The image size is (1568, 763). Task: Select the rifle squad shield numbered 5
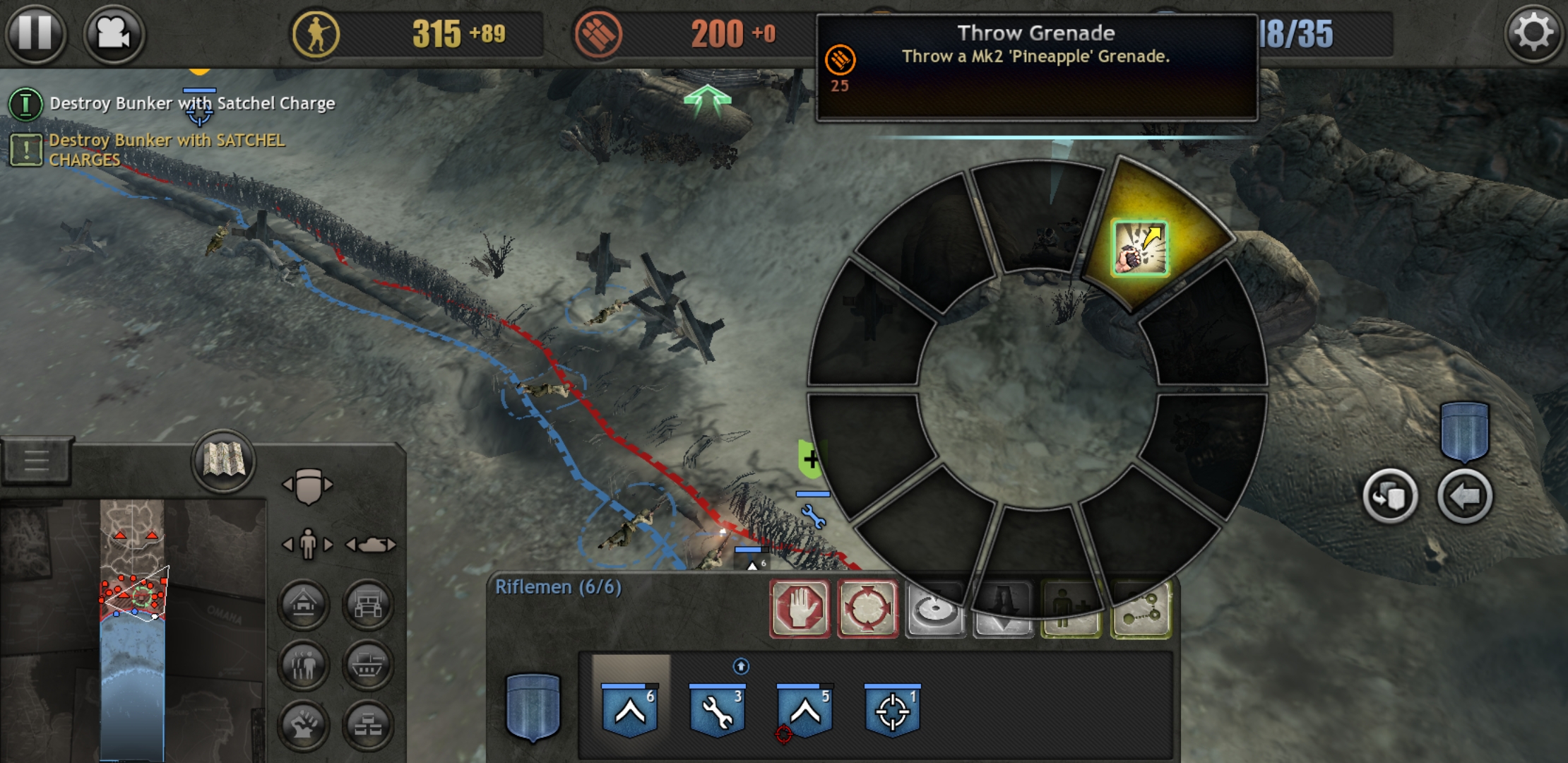[x=804, y=710]
